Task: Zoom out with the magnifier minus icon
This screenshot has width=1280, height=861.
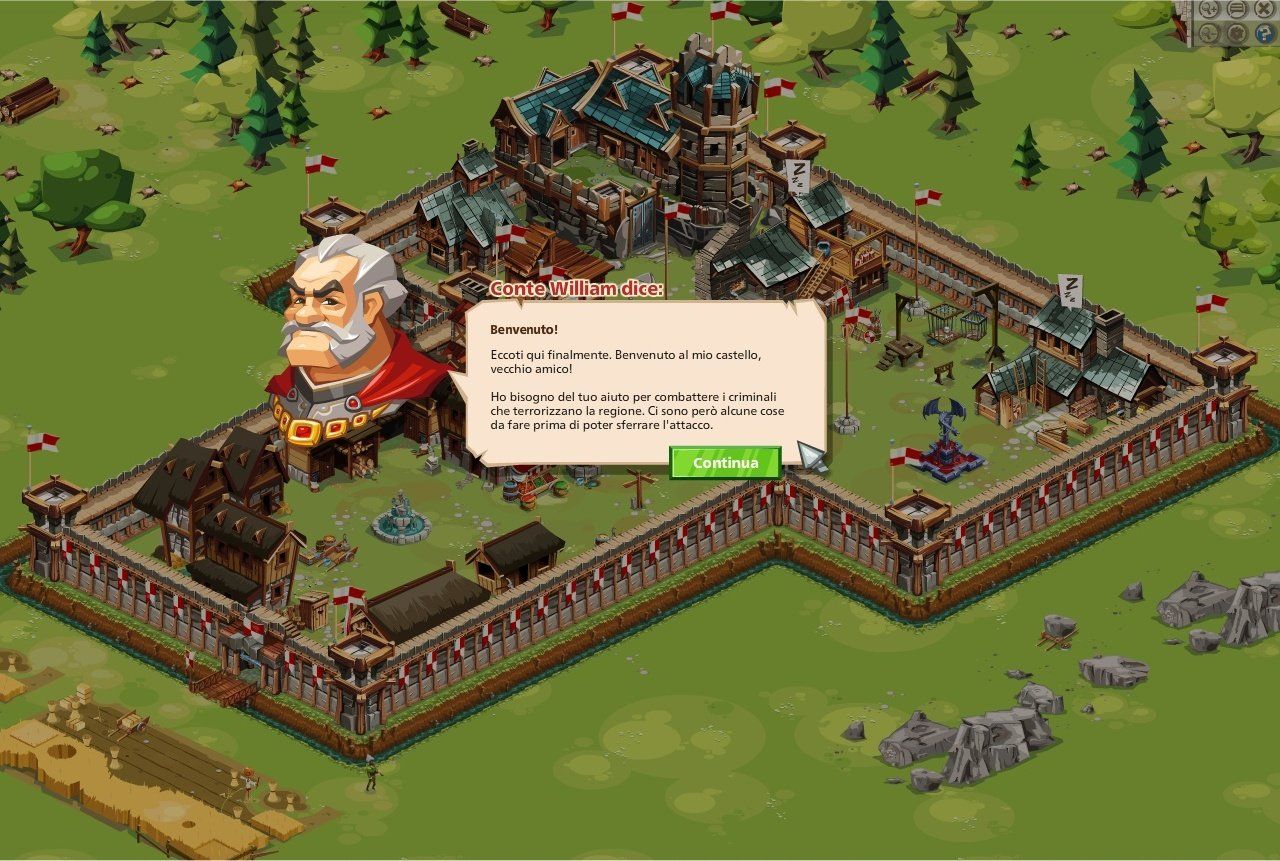Action: (1209, 33)
